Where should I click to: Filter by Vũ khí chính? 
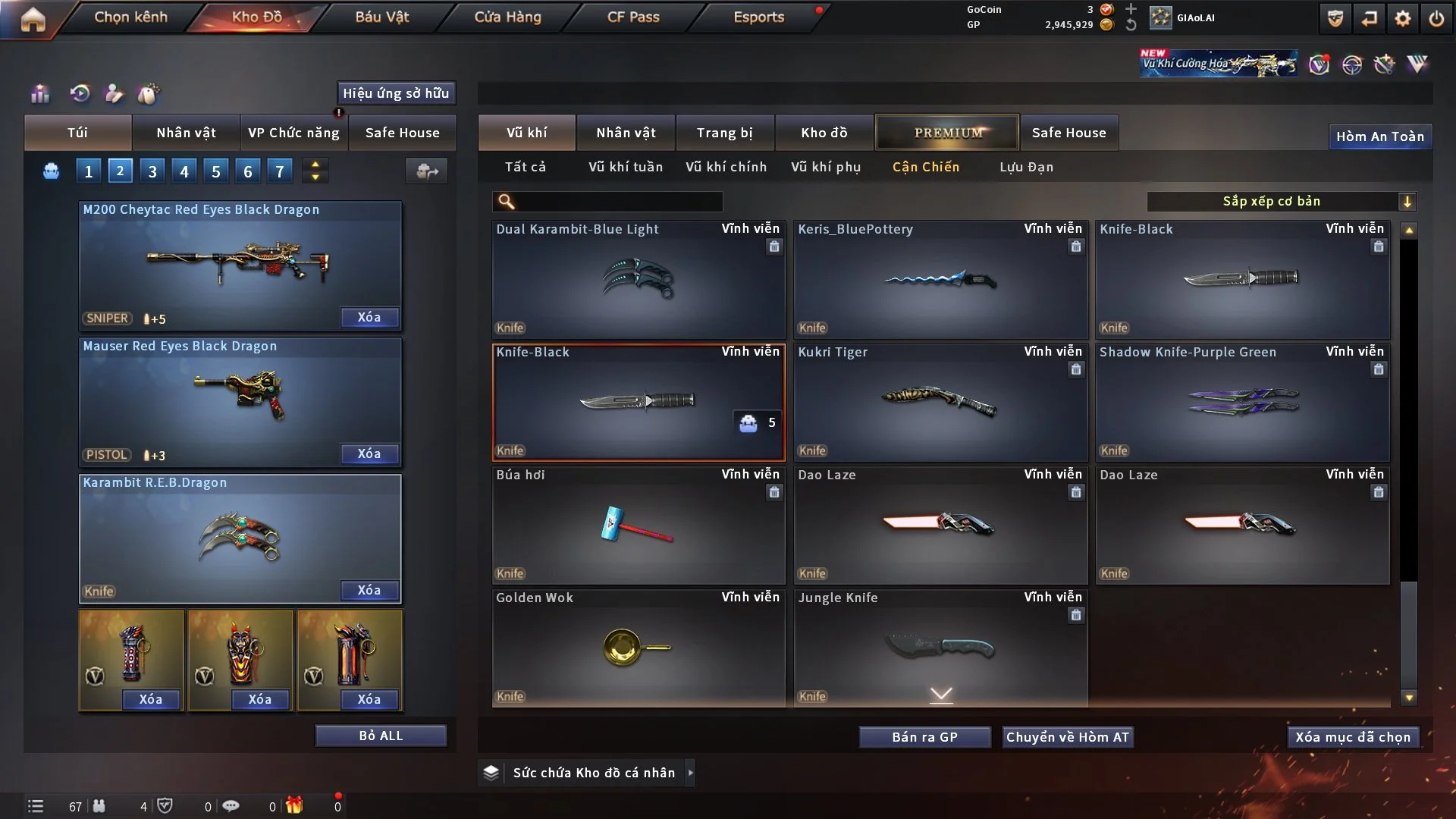coord(726,167)
